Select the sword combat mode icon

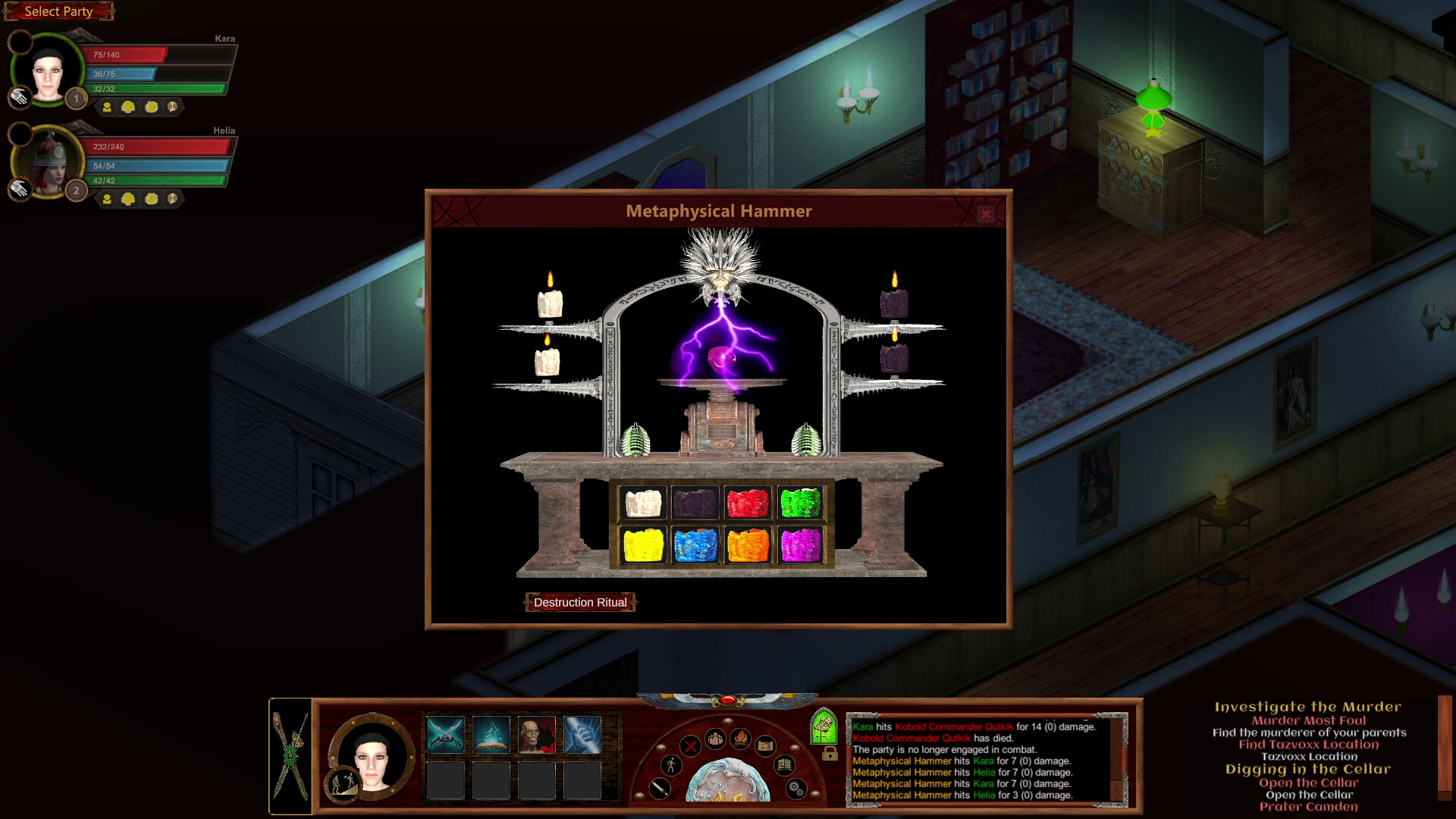pyautogui.click(x=661, y=790)
